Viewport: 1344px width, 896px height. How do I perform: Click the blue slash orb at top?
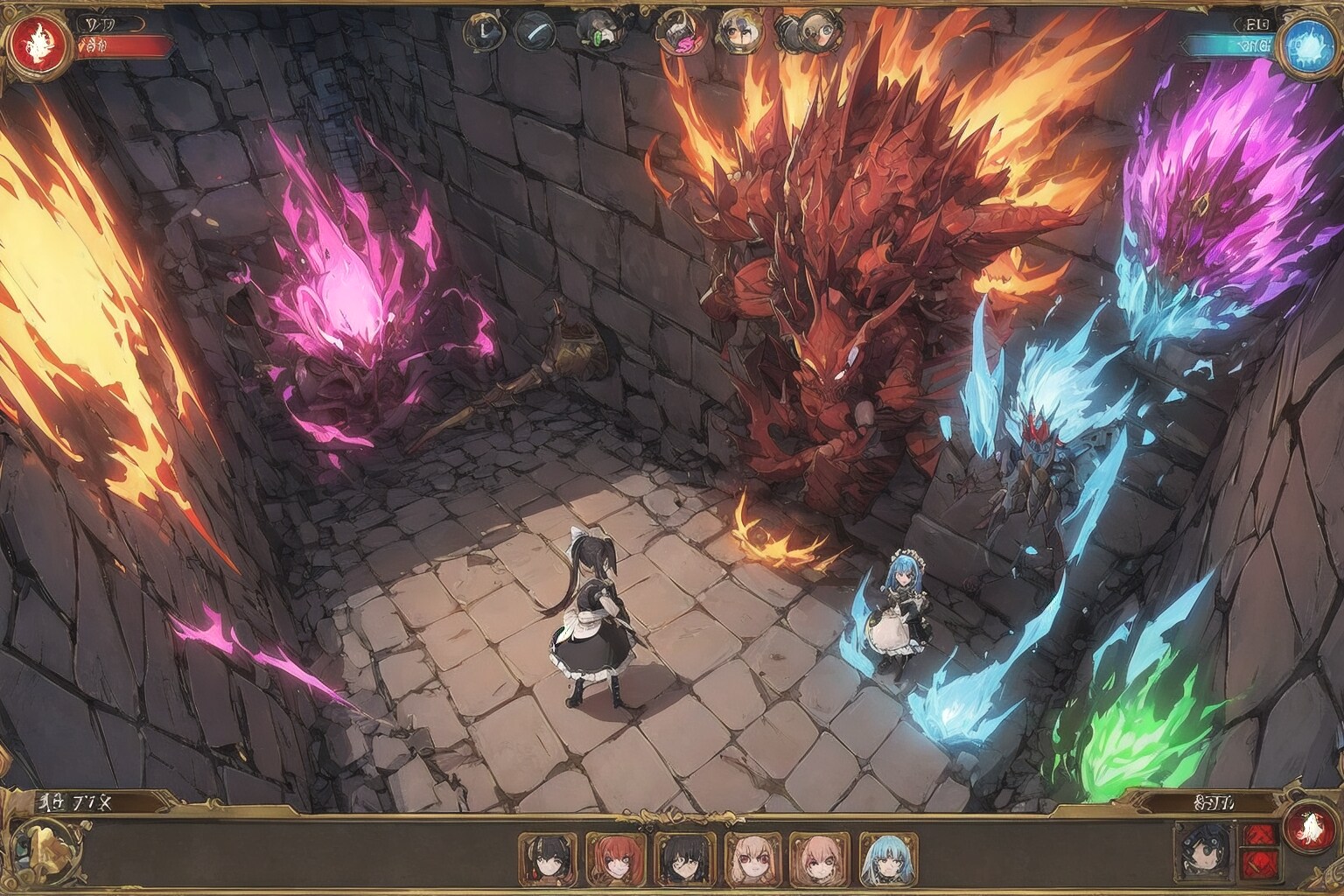(x=534, y=31)
